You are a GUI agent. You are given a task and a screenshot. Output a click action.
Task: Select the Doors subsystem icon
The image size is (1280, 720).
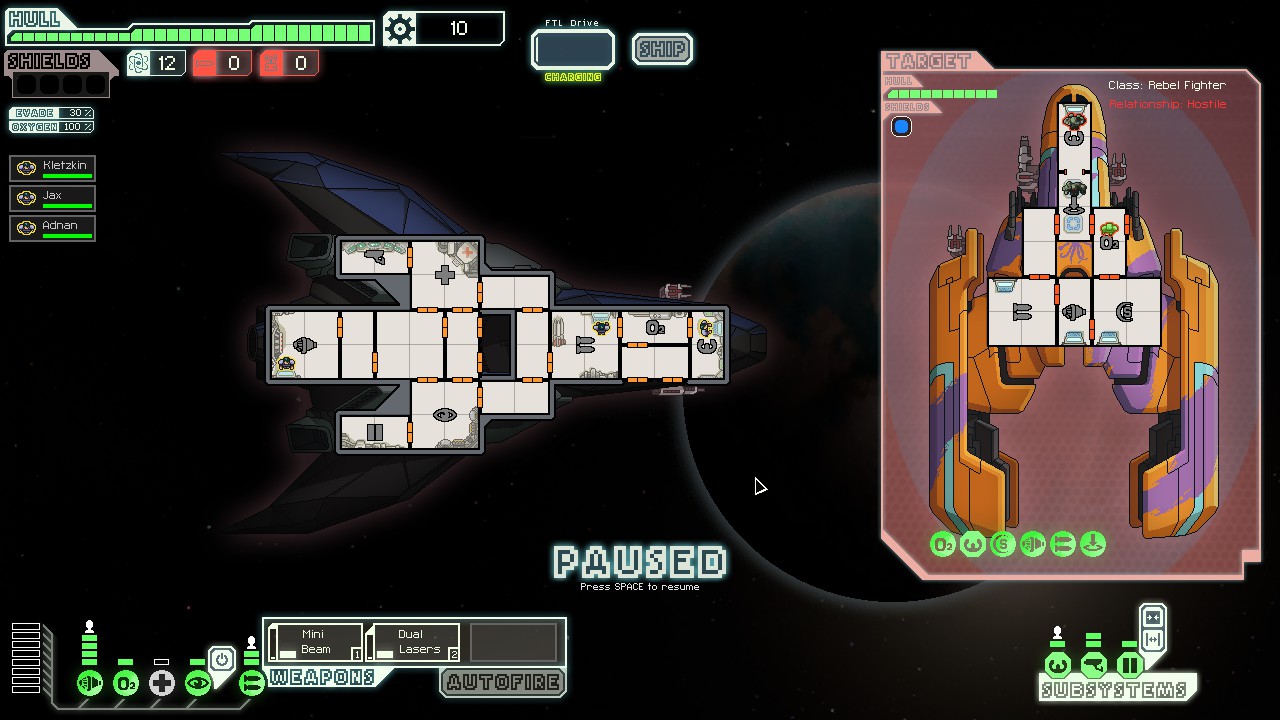1131,663
